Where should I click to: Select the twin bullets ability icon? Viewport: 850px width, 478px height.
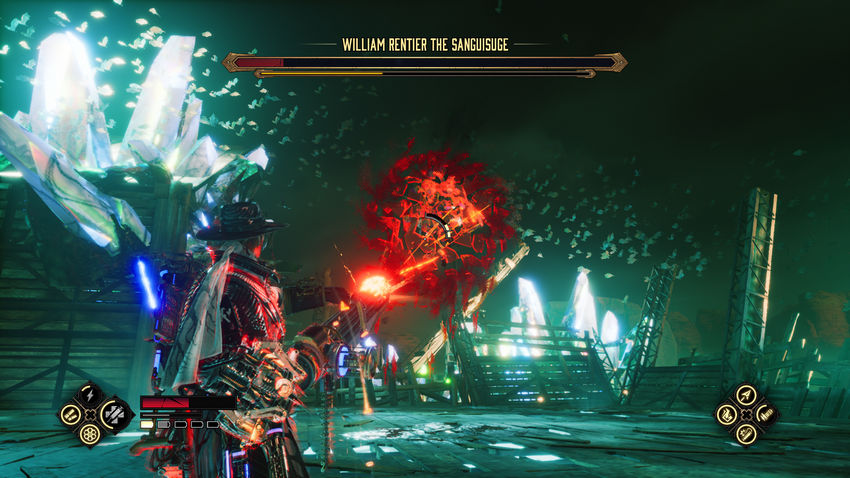click(71, 413)
